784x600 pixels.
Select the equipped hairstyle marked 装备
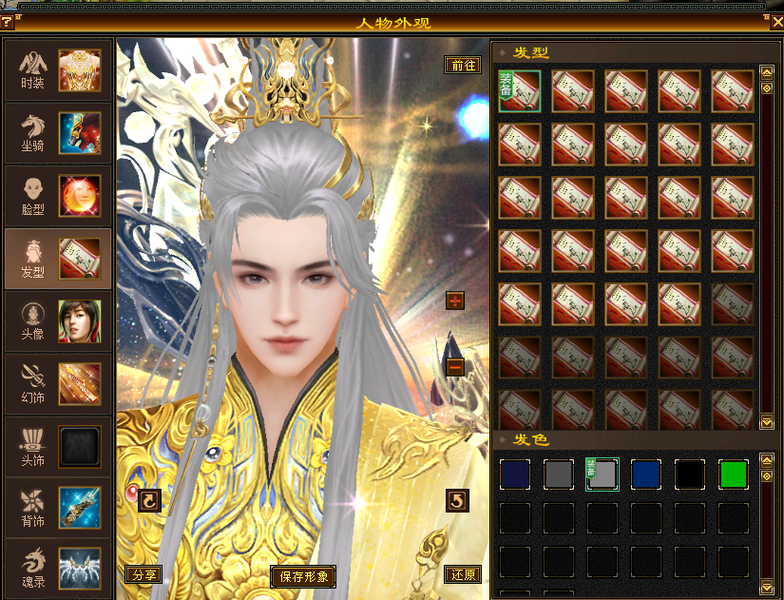519,90
